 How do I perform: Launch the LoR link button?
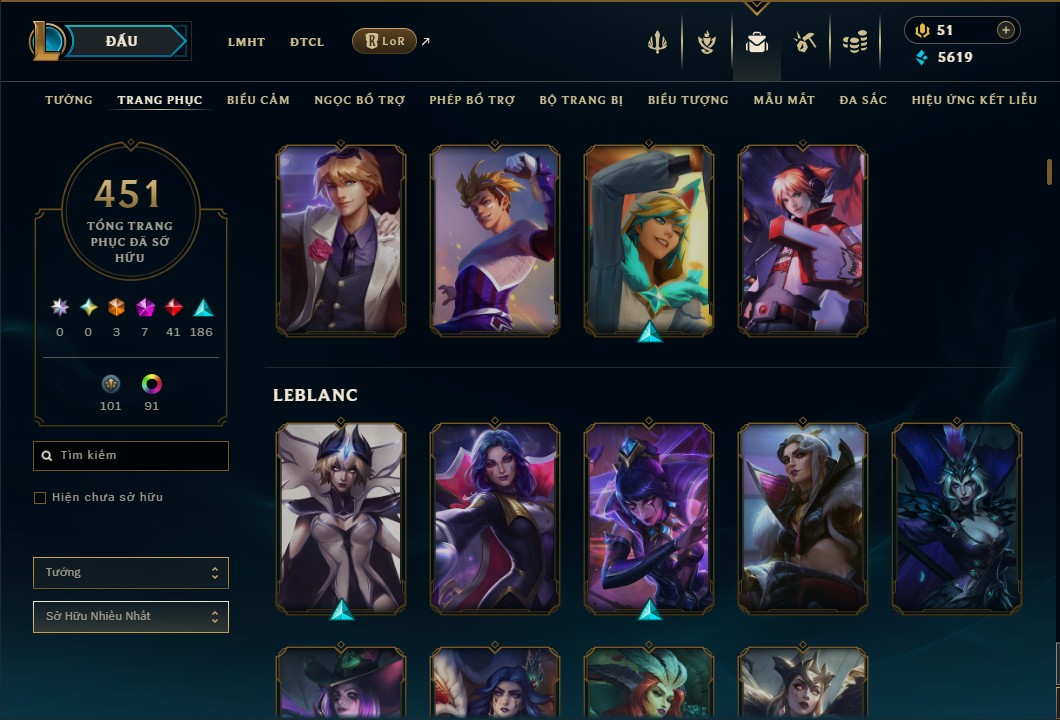tap(384, 41)
